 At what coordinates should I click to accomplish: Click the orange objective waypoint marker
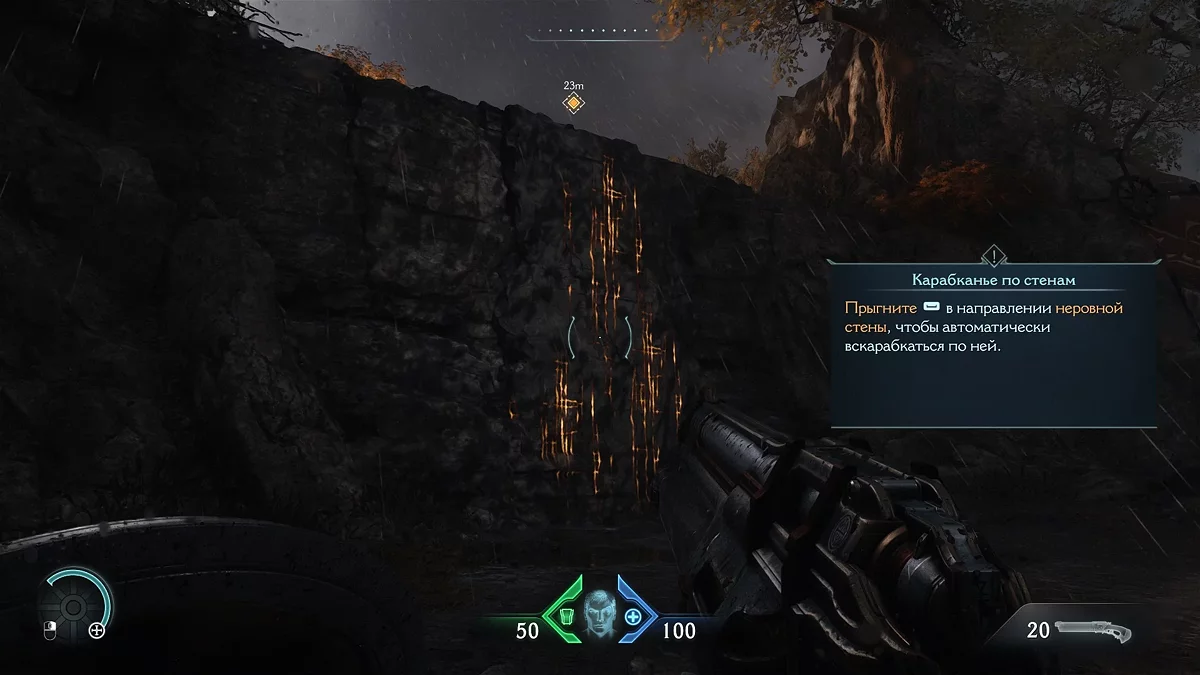coord(573,103)
